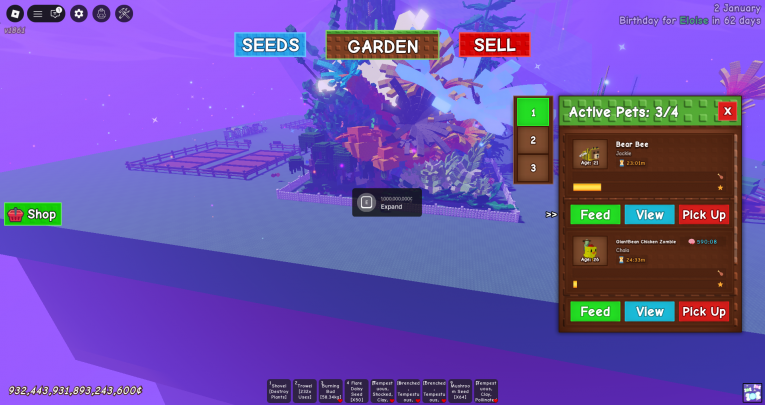Open the Shop with the basket button

(x=33, y=214)
